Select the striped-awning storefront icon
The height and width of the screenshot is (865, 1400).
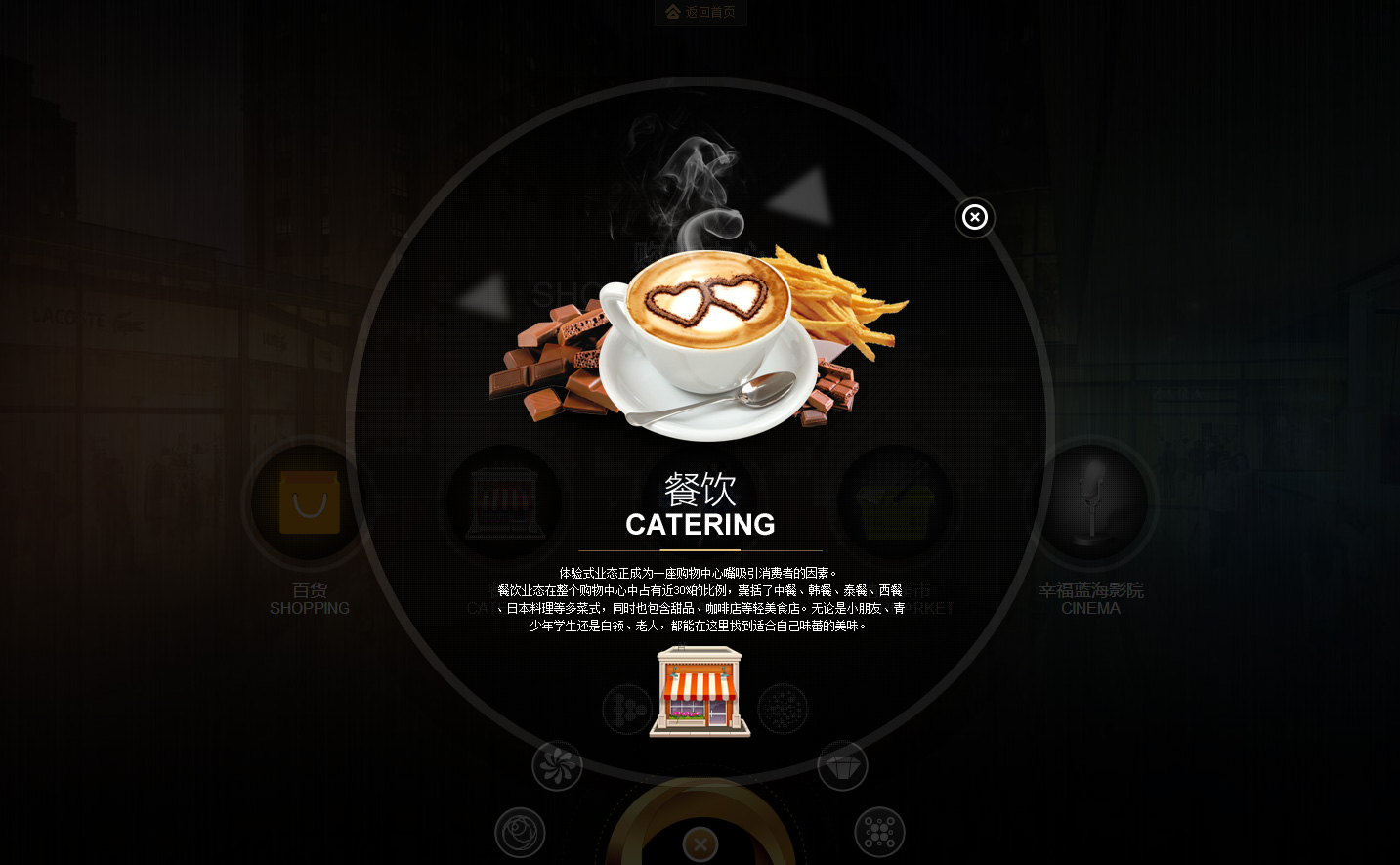pyautogui.click(x=700, y=691)
